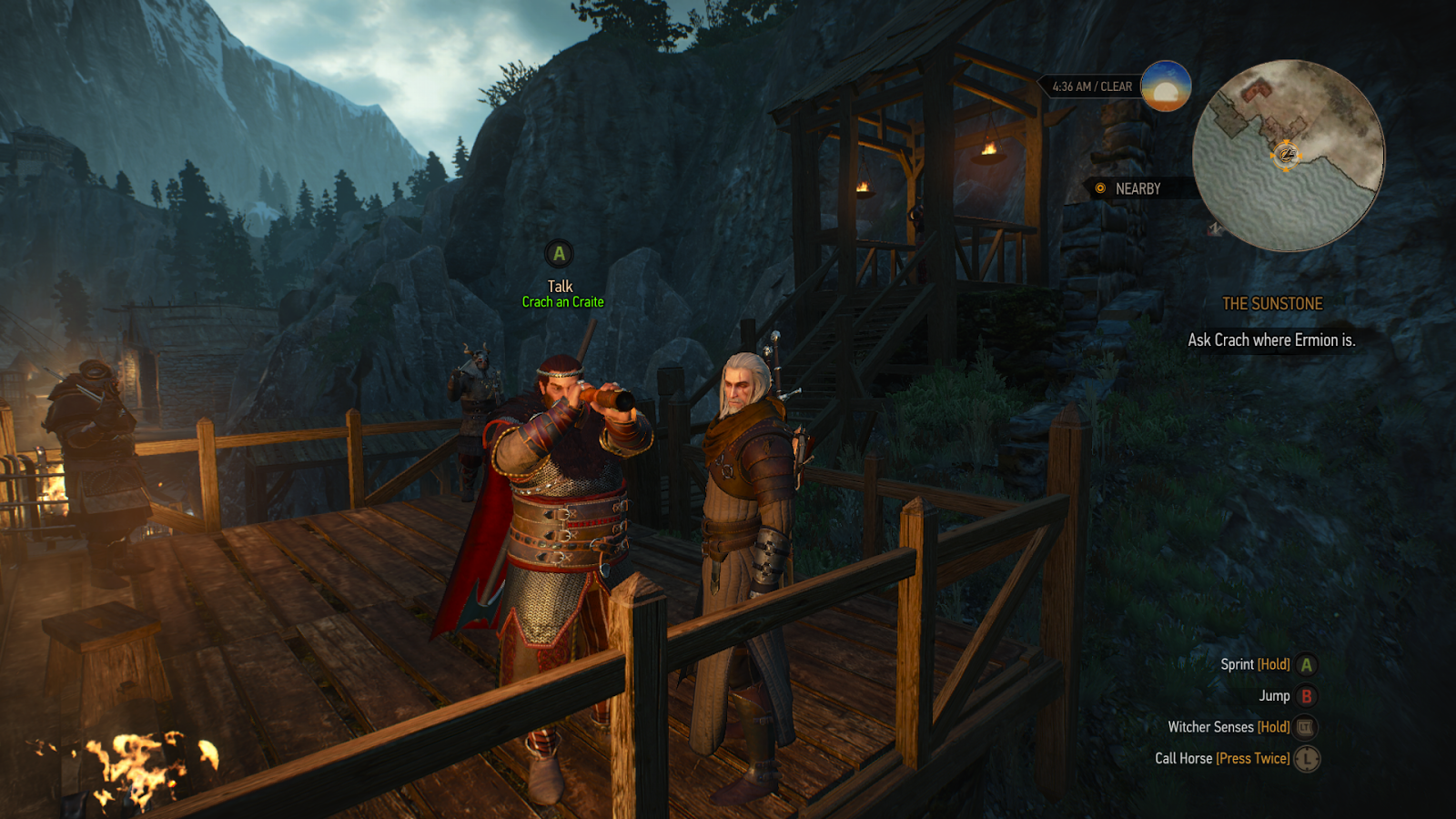This screenshot has height=819, width=1456.
Task: Click the player marker on the minimap
Action: coord(1286,156)
